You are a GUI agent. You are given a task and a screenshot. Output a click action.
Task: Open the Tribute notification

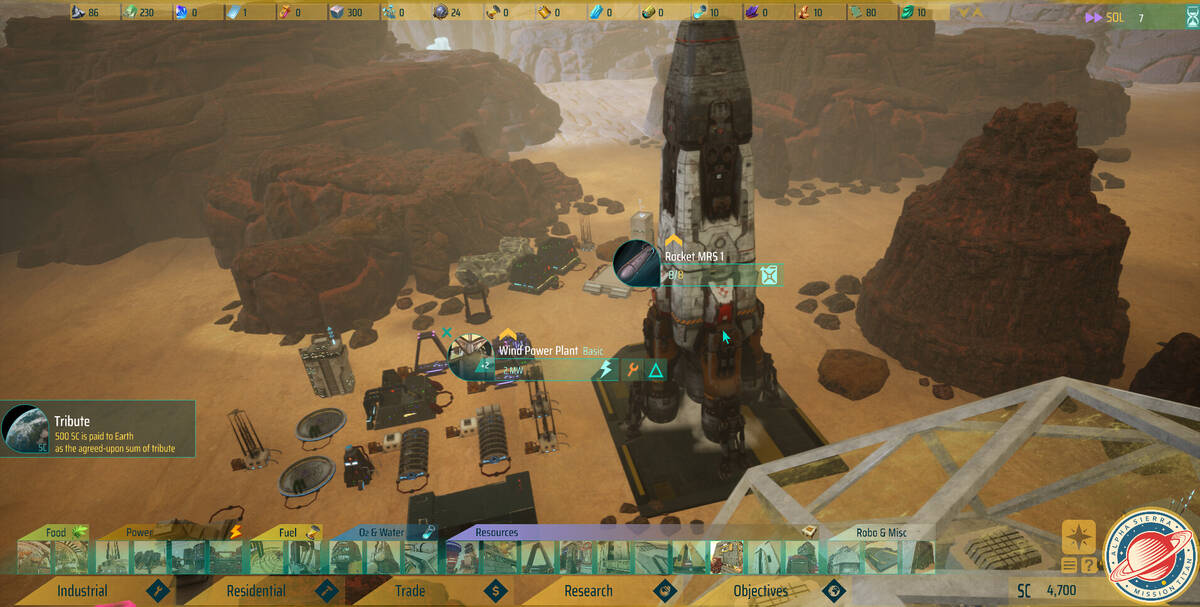(98, 429)
